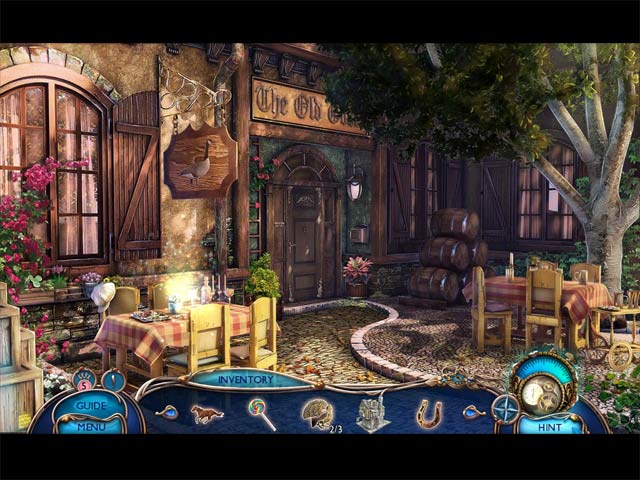Select the fan item marked 2/3
Image resolution: width=640 pixels, height=480 pixels.
320,412
